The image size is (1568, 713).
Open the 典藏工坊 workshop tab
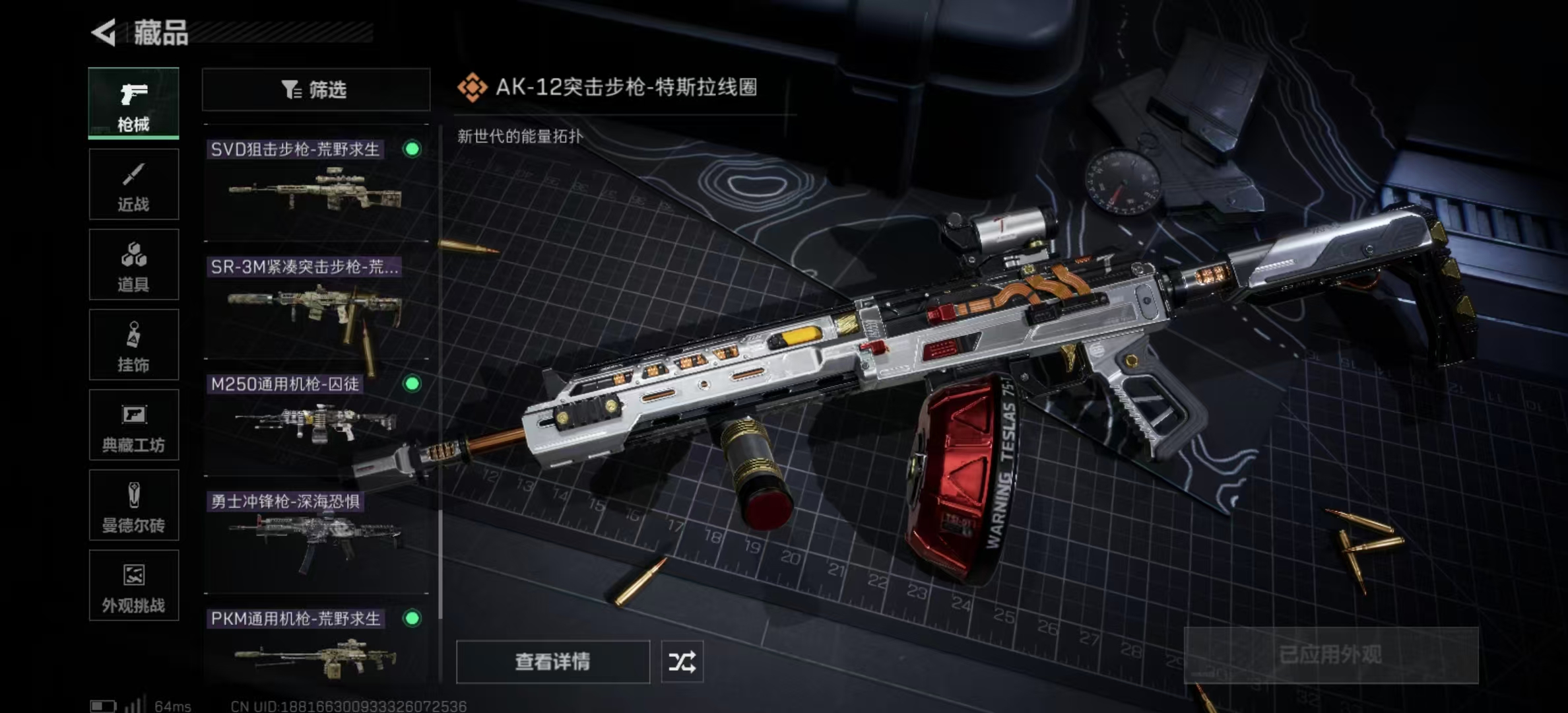coord(133,425)
